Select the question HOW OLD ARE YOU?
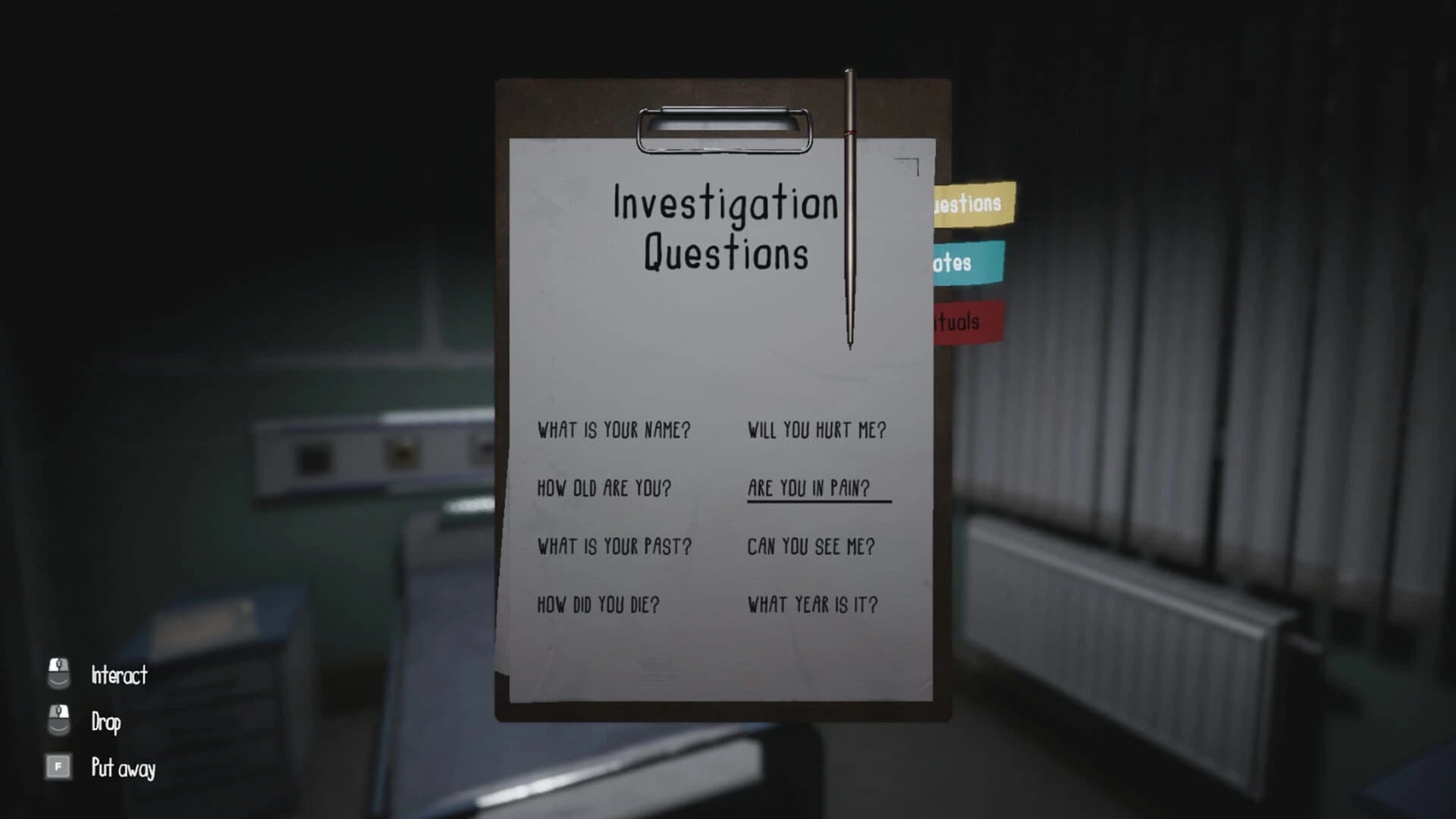The height and width of the screenshot is (819, 1456). (x=602, y=489)
